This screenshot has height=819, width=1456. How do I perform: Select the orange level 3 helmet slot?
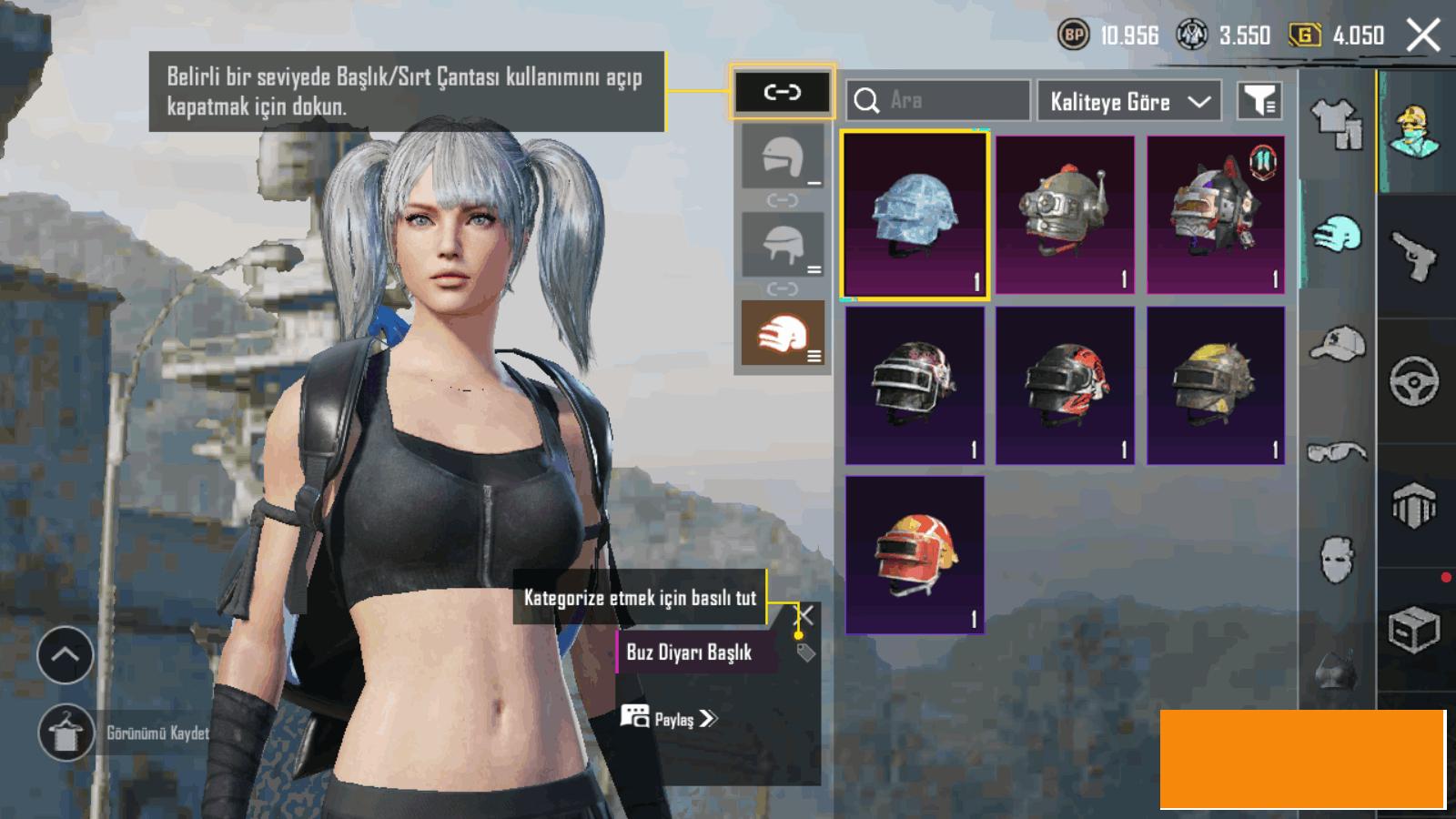tap(783, 333)
